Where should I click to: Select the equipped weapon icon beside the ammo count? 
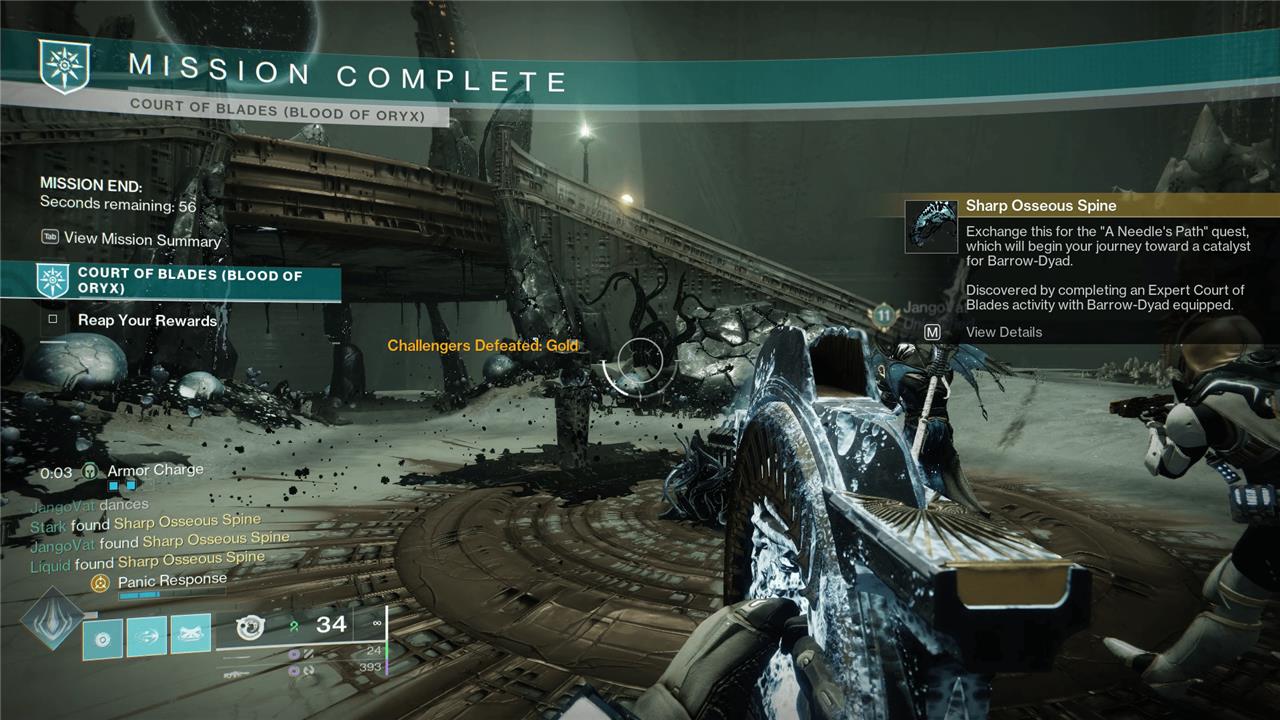250,627
